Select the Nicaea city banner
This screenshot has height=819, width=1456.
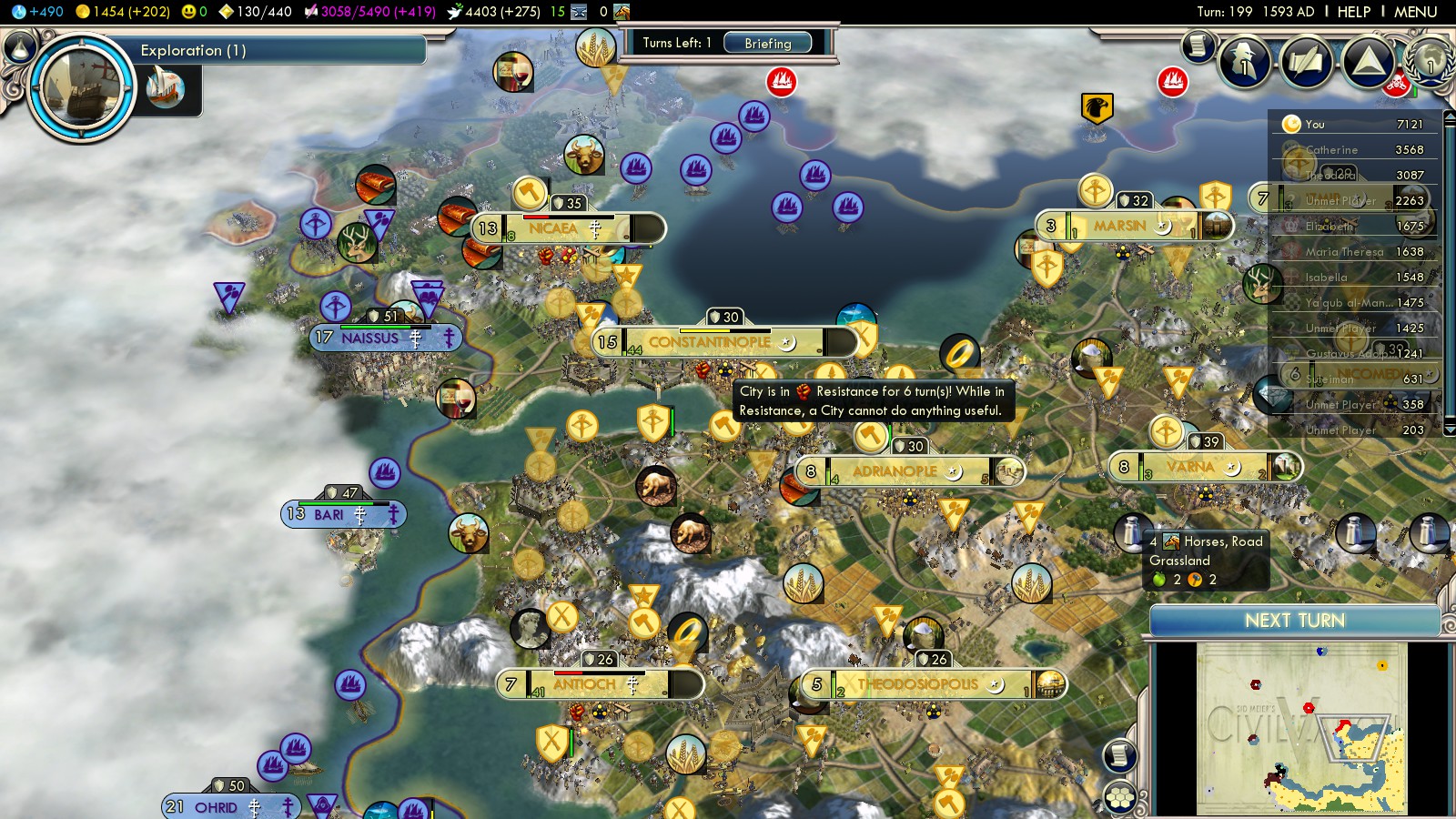tap(553, 228)
